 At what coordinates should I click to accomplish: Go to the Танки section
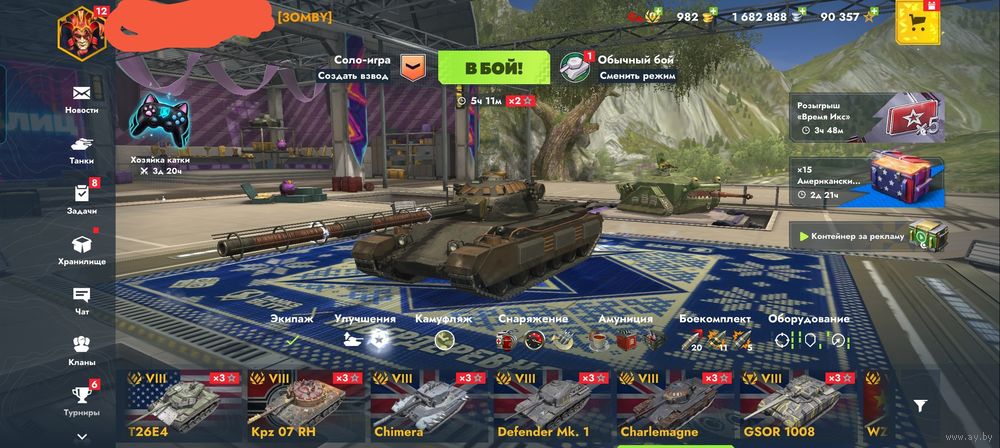(x=82, y=149)
